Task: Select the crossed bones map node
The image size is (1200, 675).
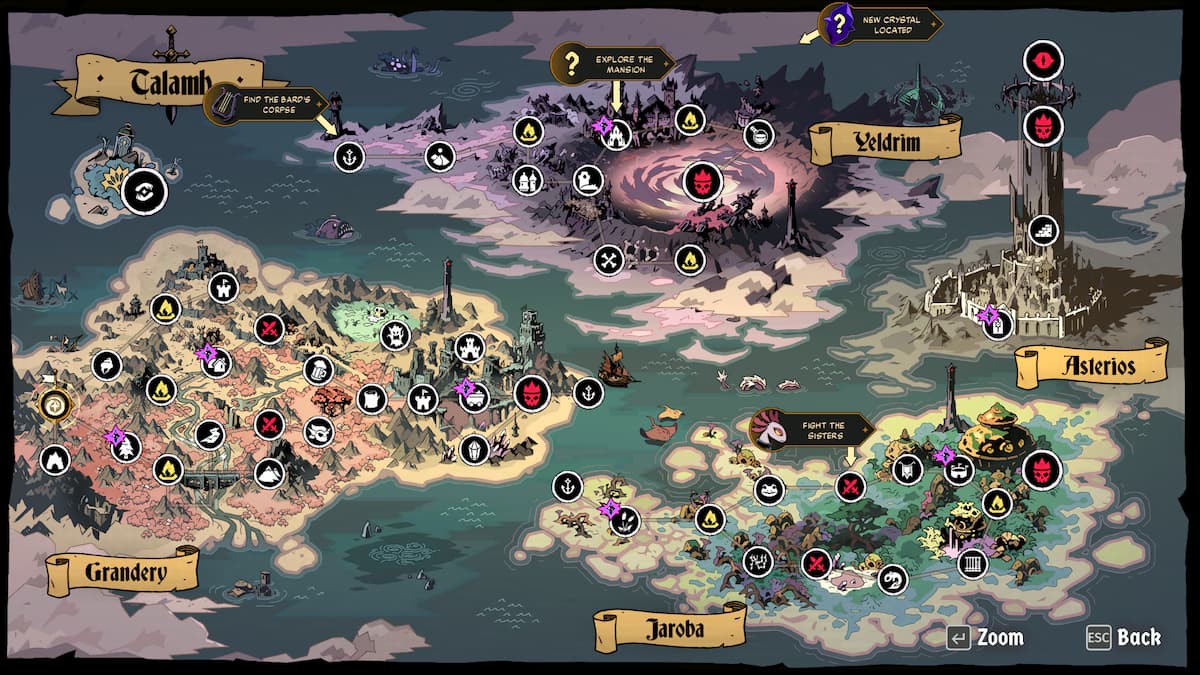Action: pyautogui.click(x=608, y=260)
